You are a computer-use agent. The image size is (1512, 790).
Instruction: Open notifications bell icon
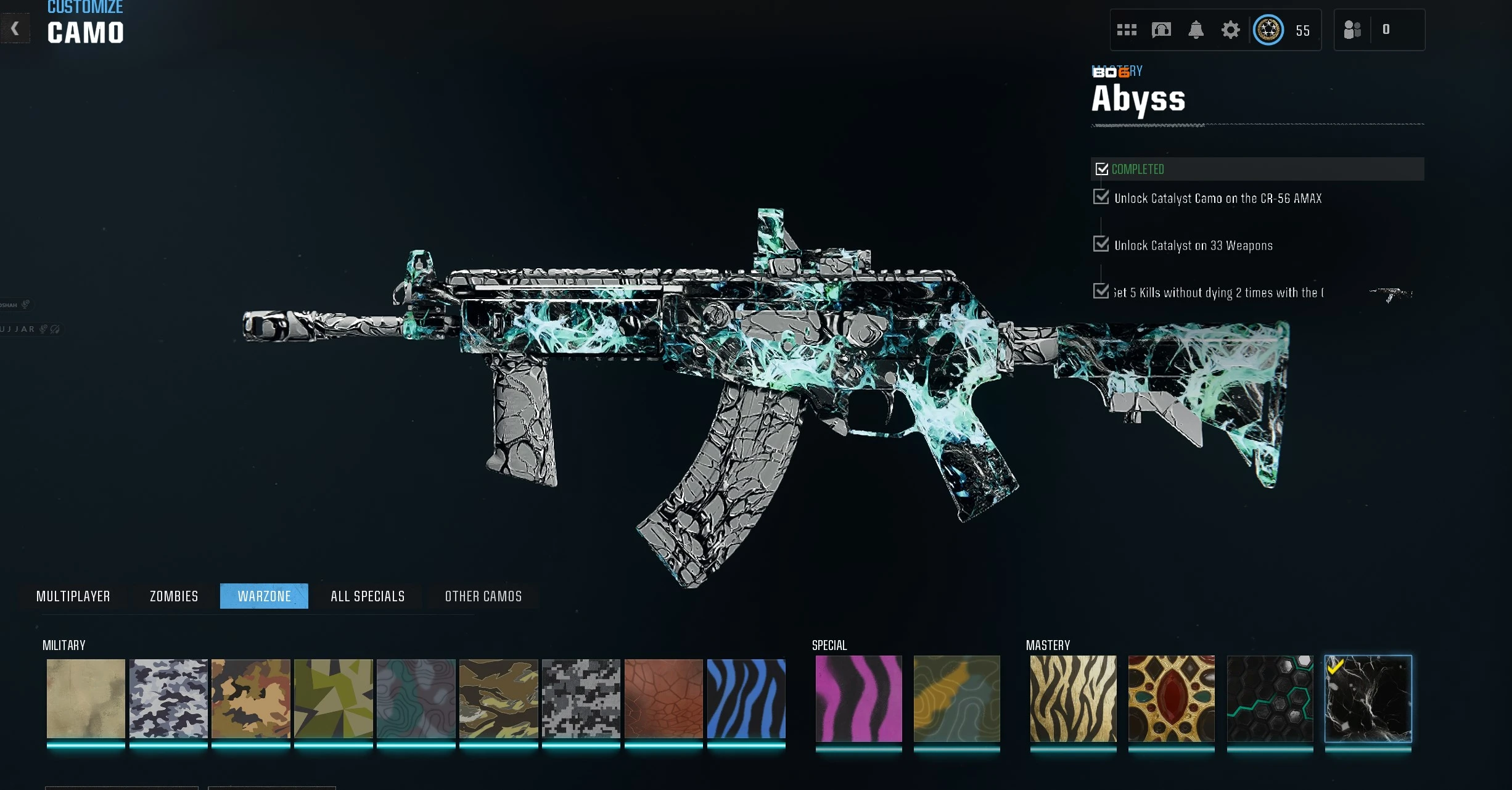click(x=1196, y=30)
